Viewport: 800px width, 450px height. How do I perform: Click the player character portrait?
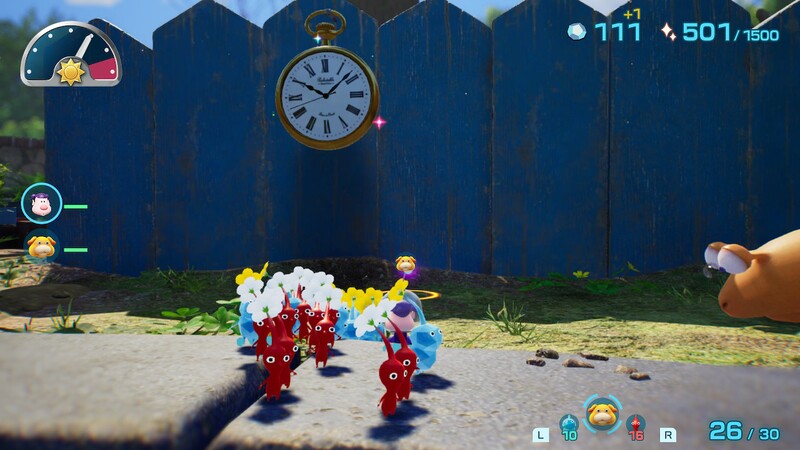point(42,204)
